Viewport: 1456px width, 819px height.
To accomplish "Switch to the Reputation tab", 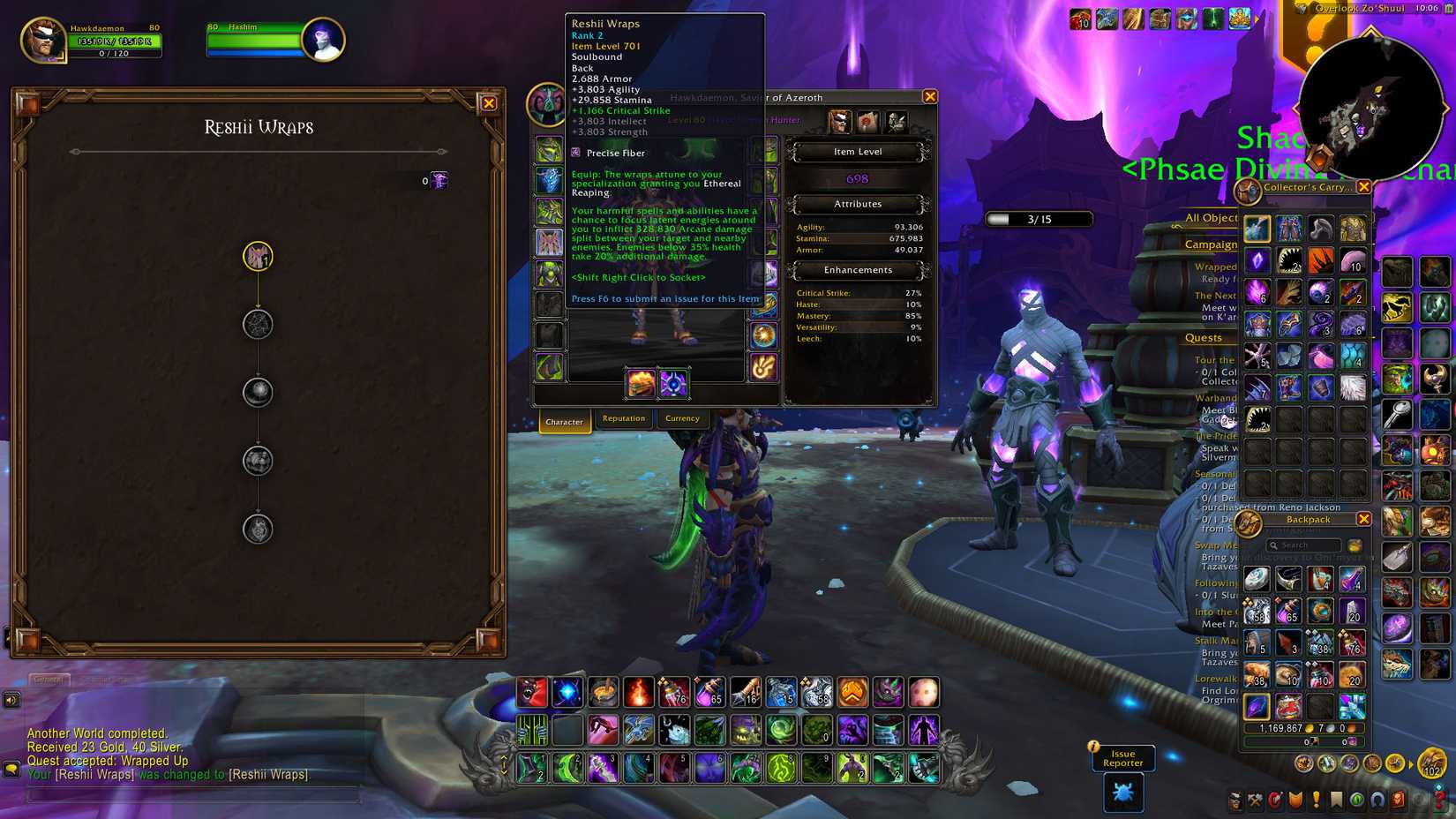I will click(624, 418).
